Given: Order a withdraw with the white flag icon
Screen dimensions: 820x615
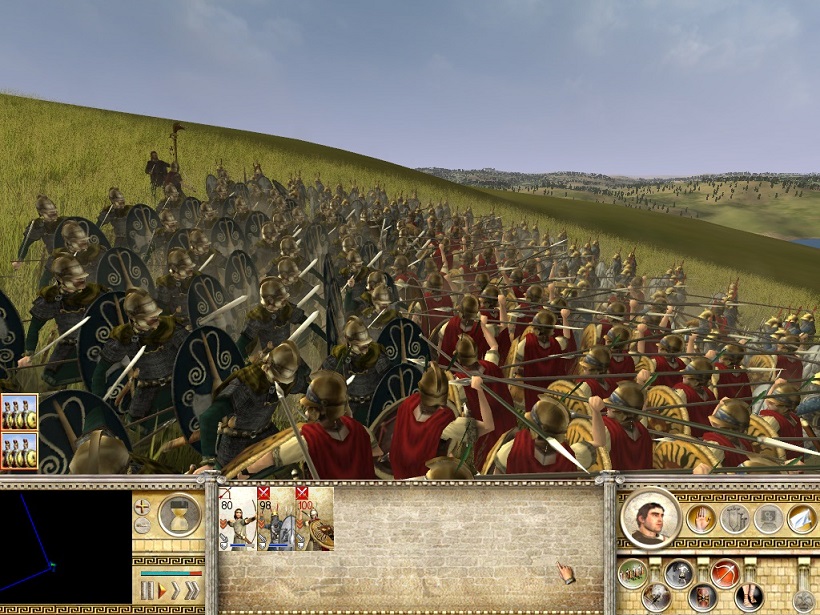Looking at the screenshot, I should coord(802,519).
